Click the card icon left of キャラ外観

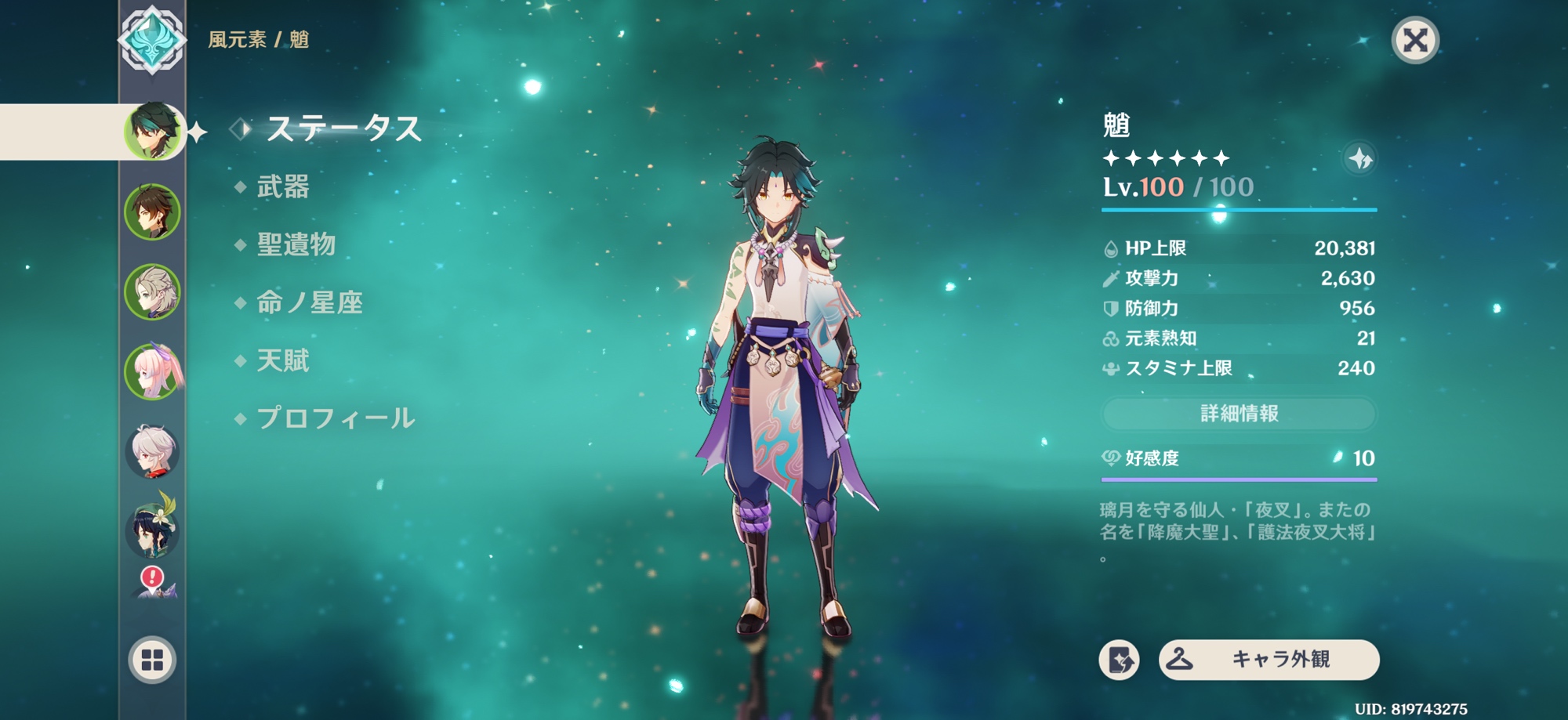(1119, 660)
